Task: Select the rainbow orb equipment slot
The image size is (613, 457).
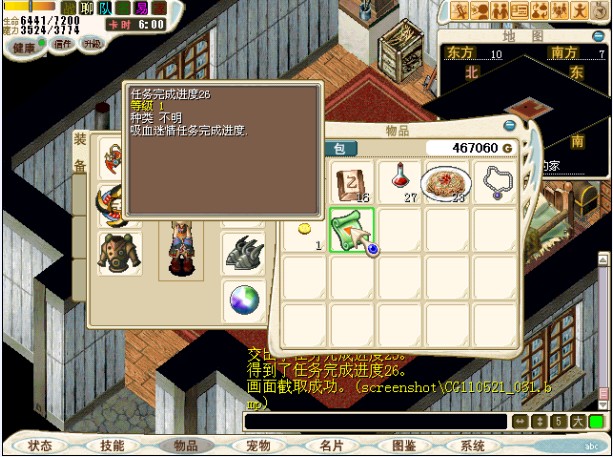Action: [244, 298]
